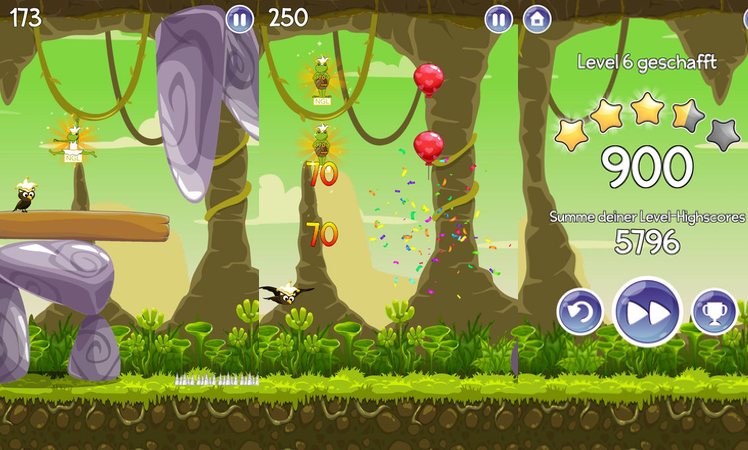Open the trophy highscores
This screenshot has width=748, height=450.
(714, 312)
